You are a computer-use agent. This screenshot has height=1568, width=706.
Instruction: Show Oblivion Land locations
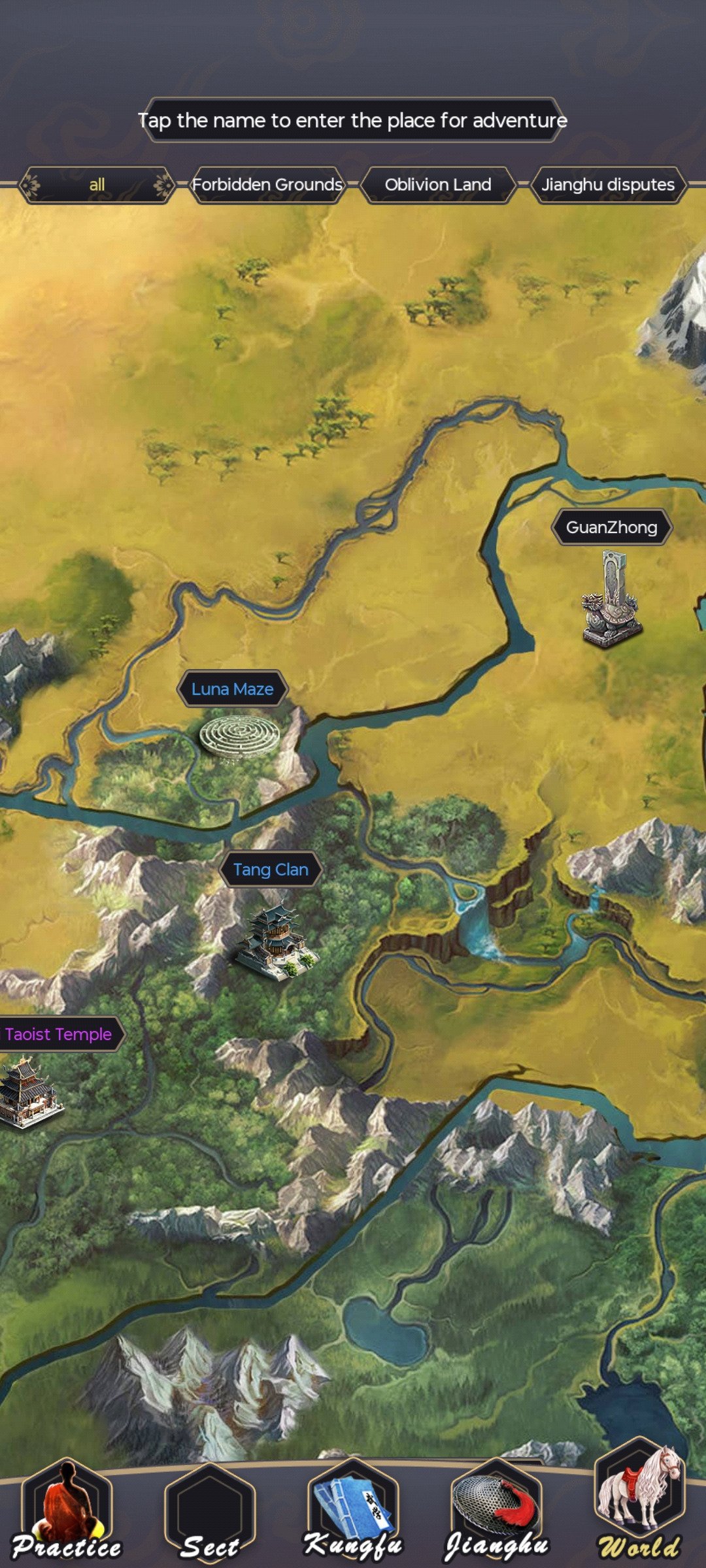pos(438,185)
